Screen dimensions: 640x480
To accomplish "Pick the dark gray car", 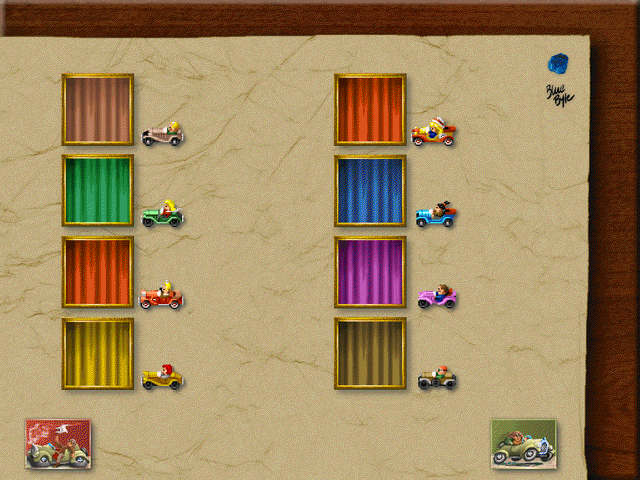I will [x=437, y=378].
